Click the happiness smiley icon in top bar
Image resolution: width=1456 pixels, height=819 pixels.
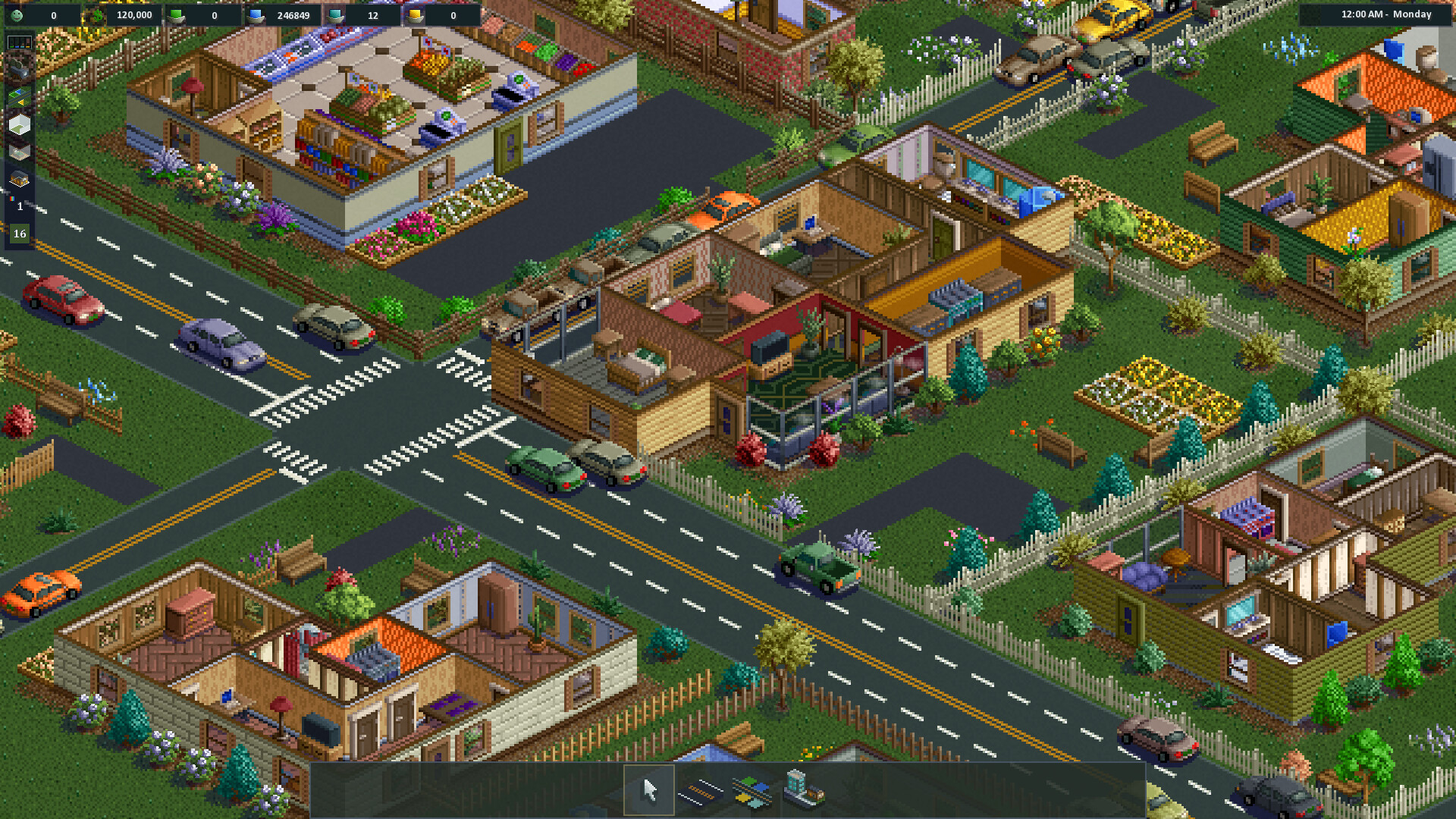[x=17, y=15]
